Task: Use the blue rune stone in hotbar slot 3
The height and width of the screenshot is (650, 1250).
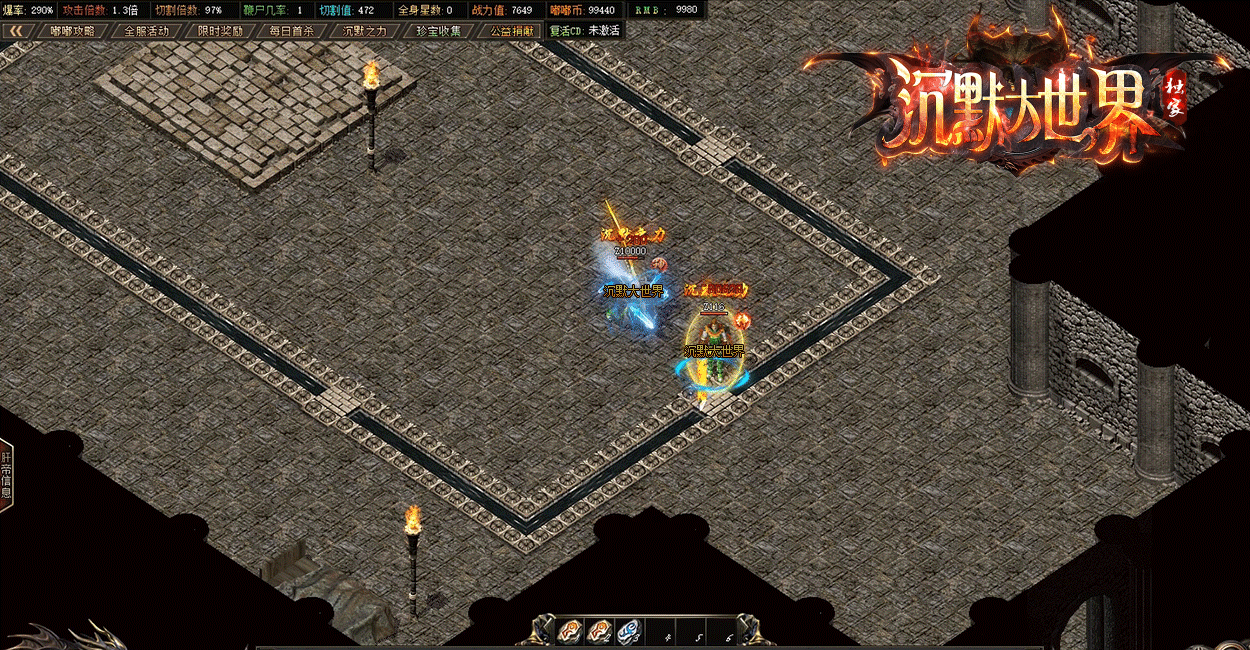Action: 629,631
